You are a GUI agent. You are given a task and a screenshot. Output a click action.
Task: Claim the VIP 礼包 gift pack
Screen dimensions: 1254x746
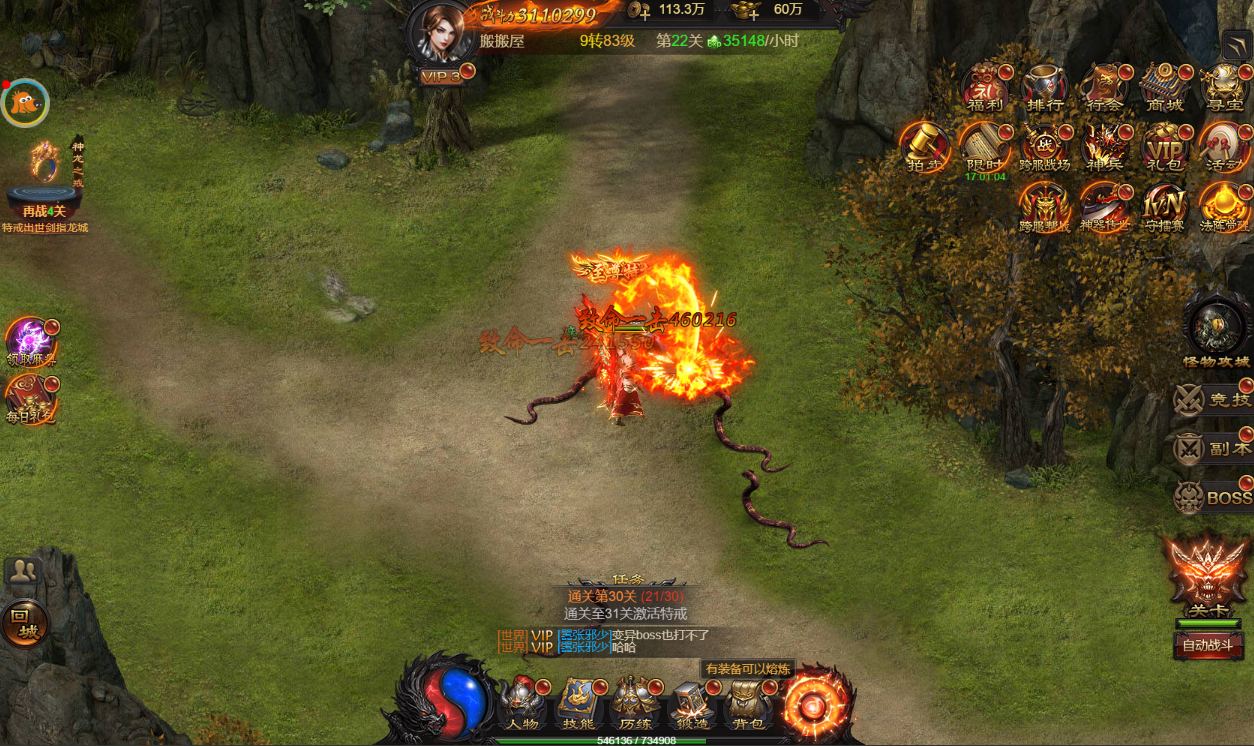click(x=1163, y=147)
